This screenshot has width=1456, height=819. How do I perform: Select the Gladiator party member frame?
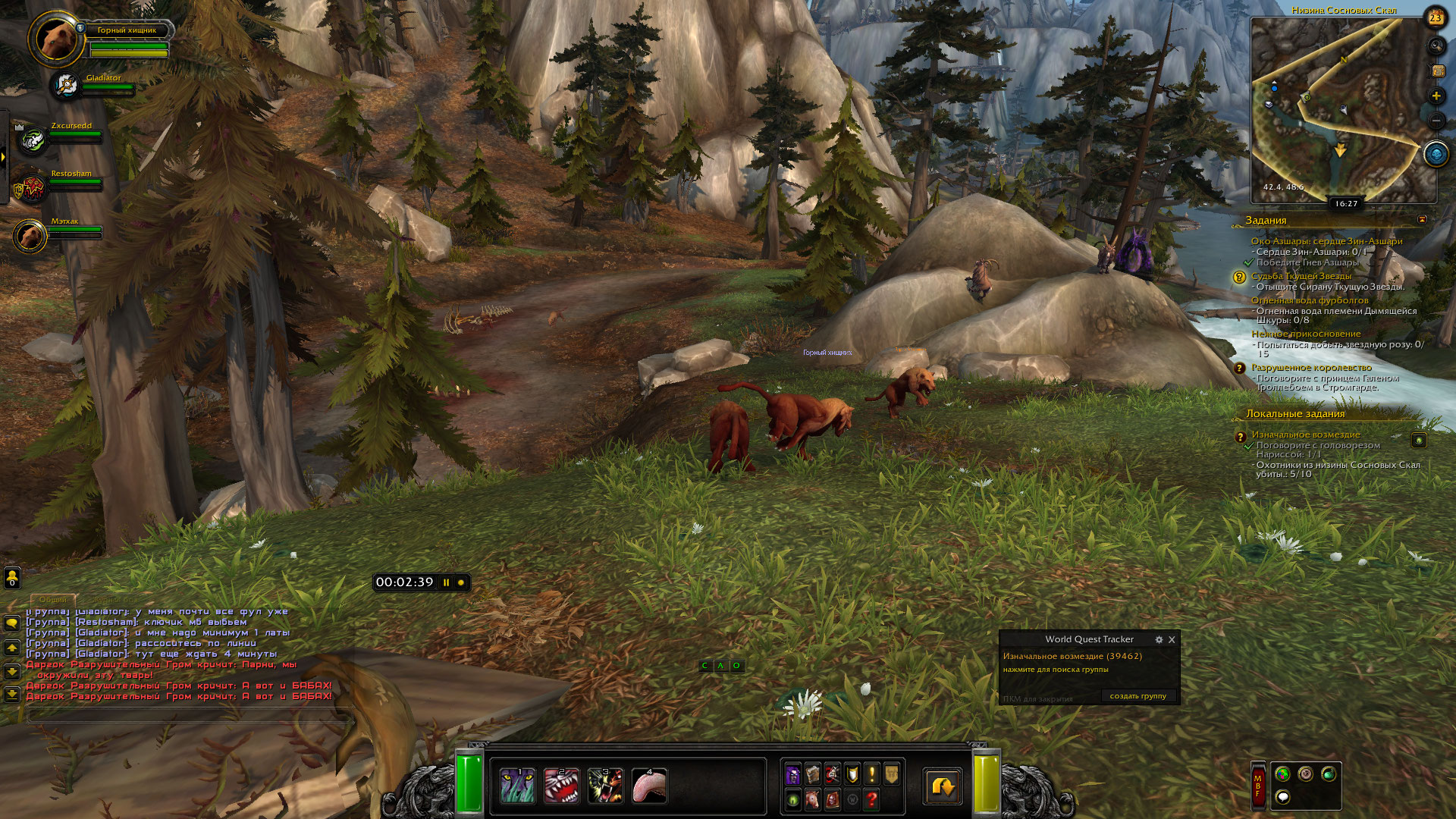pos(67,86)
